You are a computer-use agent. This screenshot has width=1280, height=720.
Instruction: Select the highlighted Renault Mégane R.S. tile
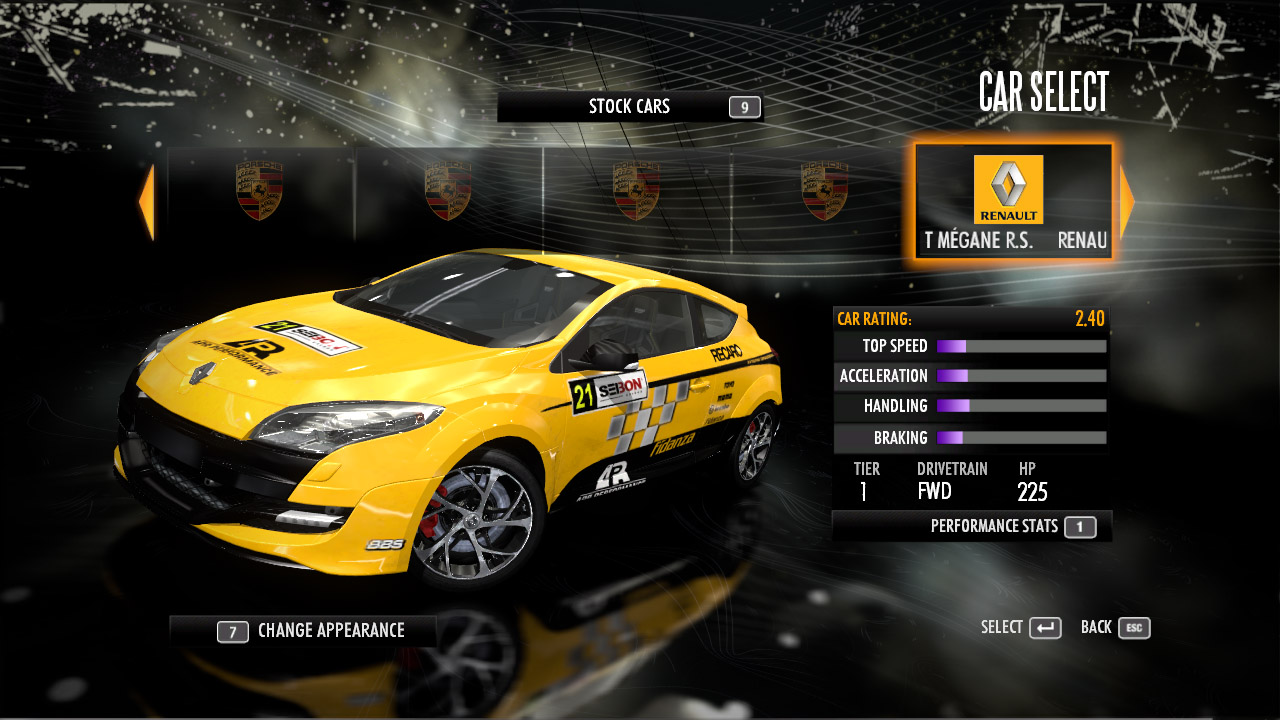[1013, 202]
